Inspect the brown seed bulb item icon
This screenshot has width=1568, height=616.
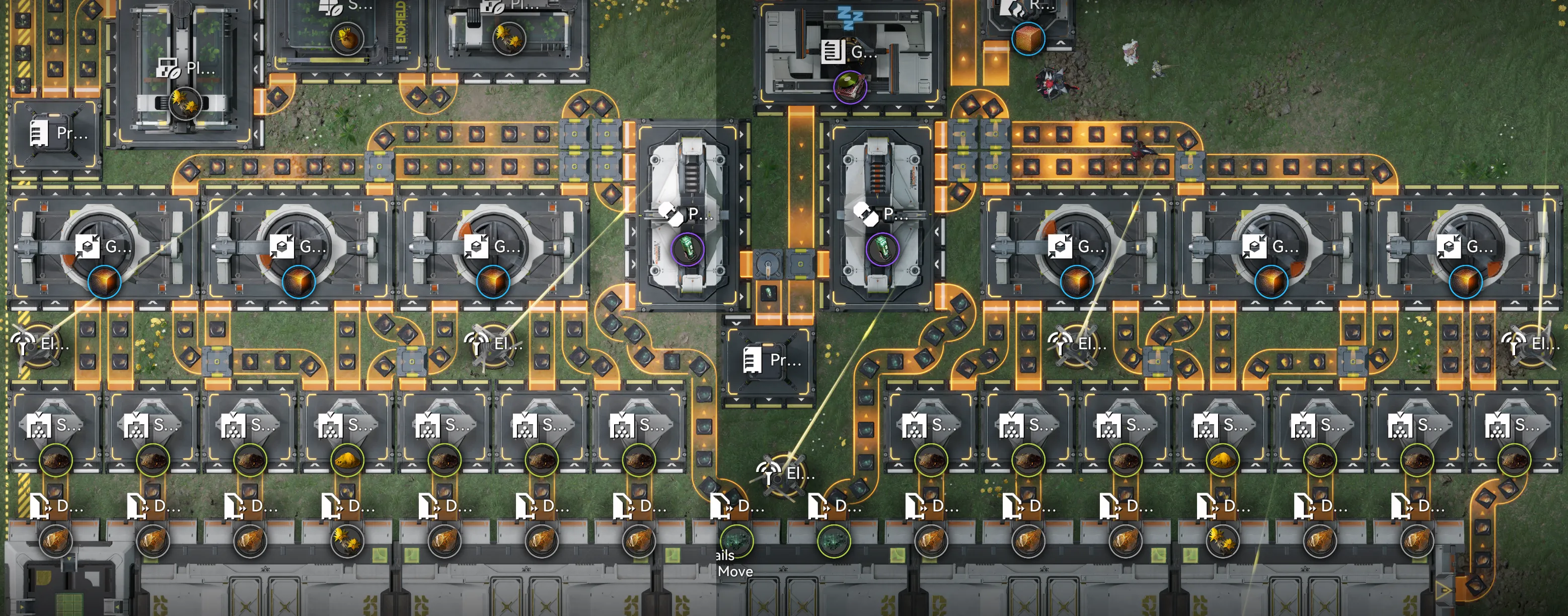(346, 38)
